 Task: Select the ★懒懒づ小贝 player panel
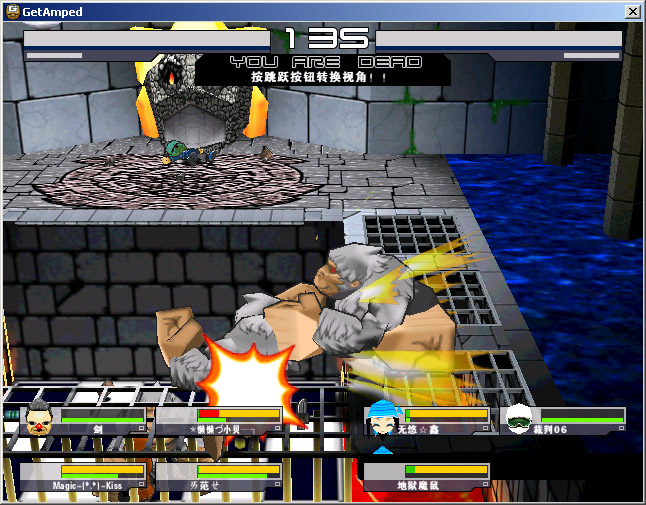220,419
